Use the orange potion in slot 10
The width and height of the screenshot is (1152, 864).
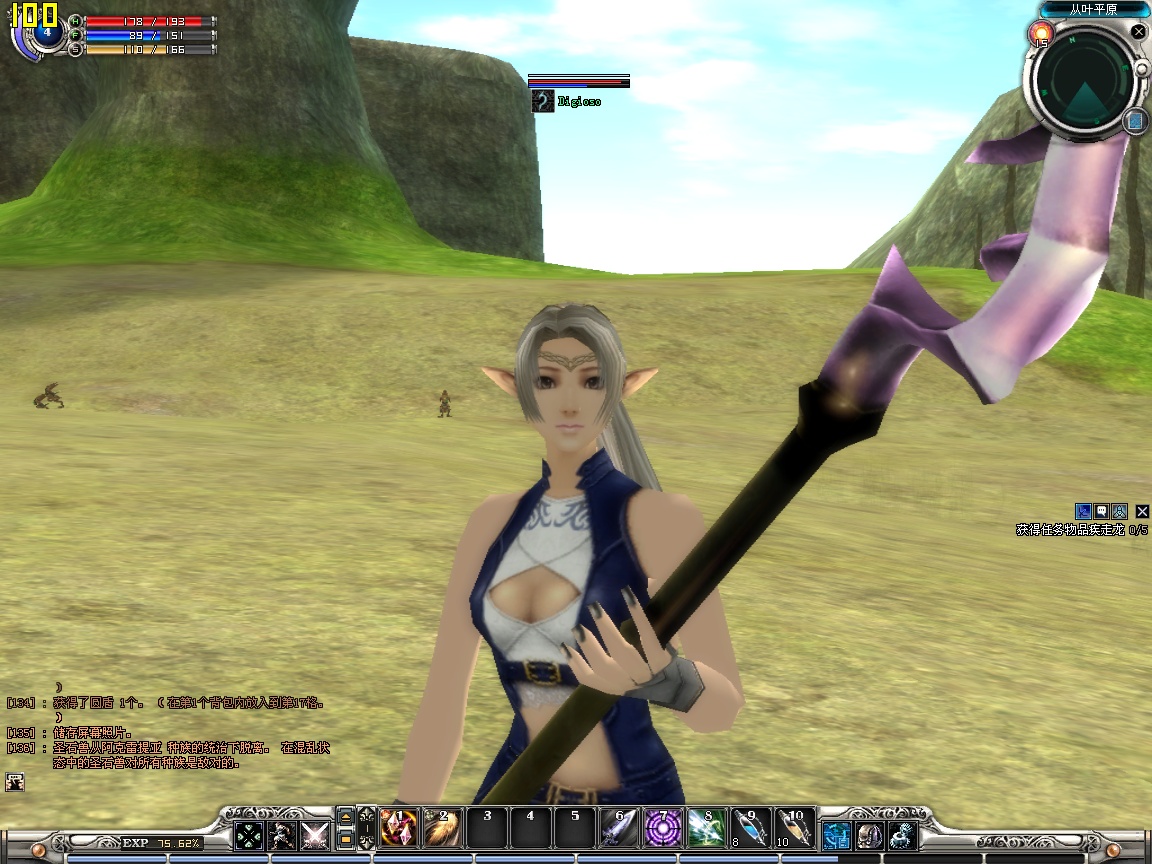(x=794, y=828)
